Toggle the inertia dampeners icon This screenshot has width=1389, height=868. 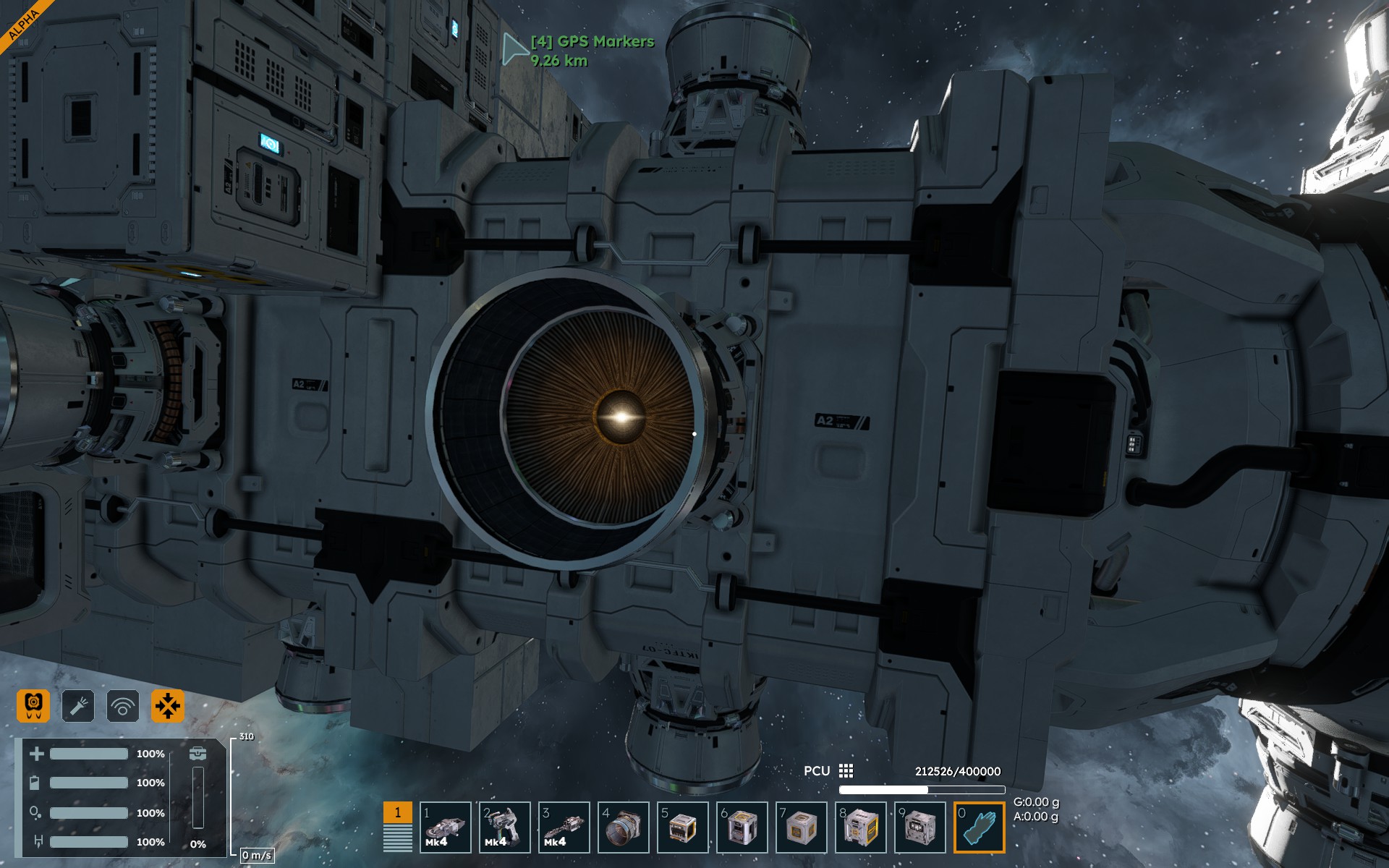click(x=167, y=705)
